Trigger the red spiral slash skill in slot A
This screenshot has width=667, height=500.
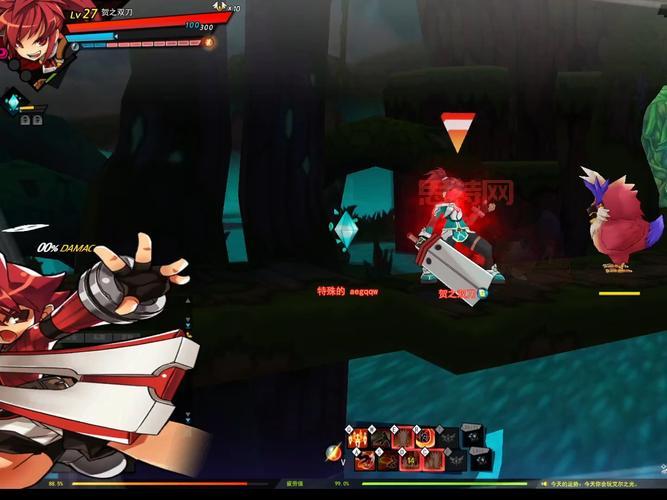click(365, 460)
